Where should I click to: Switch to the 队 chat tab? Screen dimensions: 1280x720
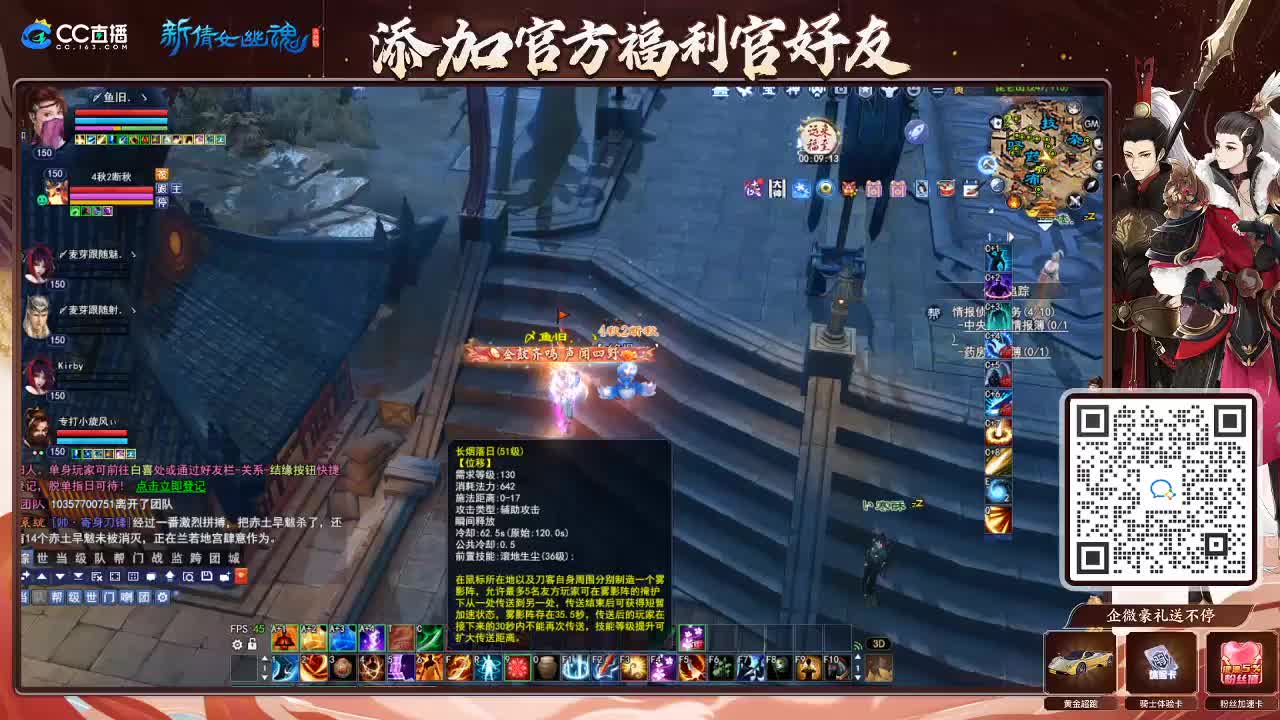point(100,558)
